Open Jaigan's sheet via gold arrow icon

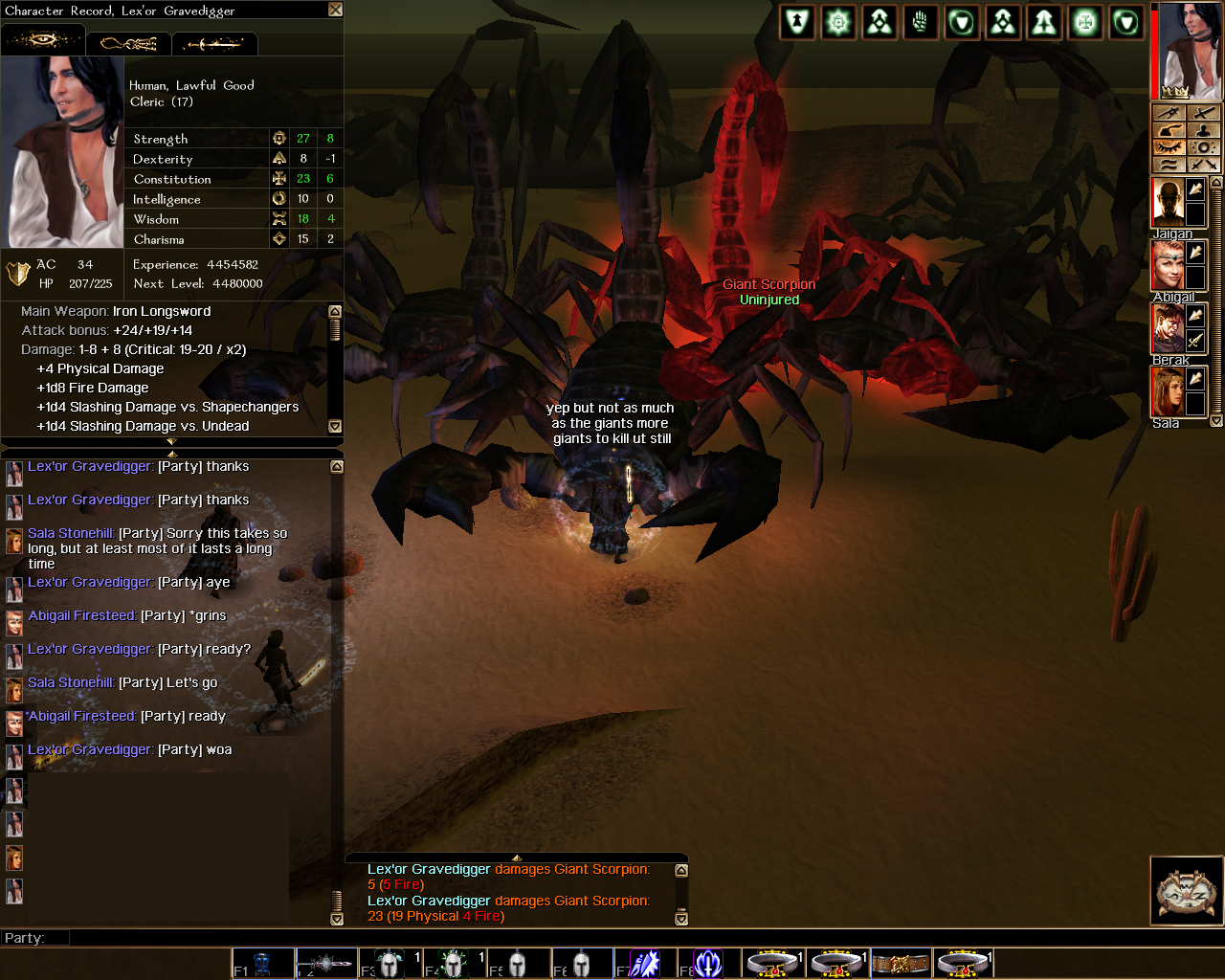1195,190
